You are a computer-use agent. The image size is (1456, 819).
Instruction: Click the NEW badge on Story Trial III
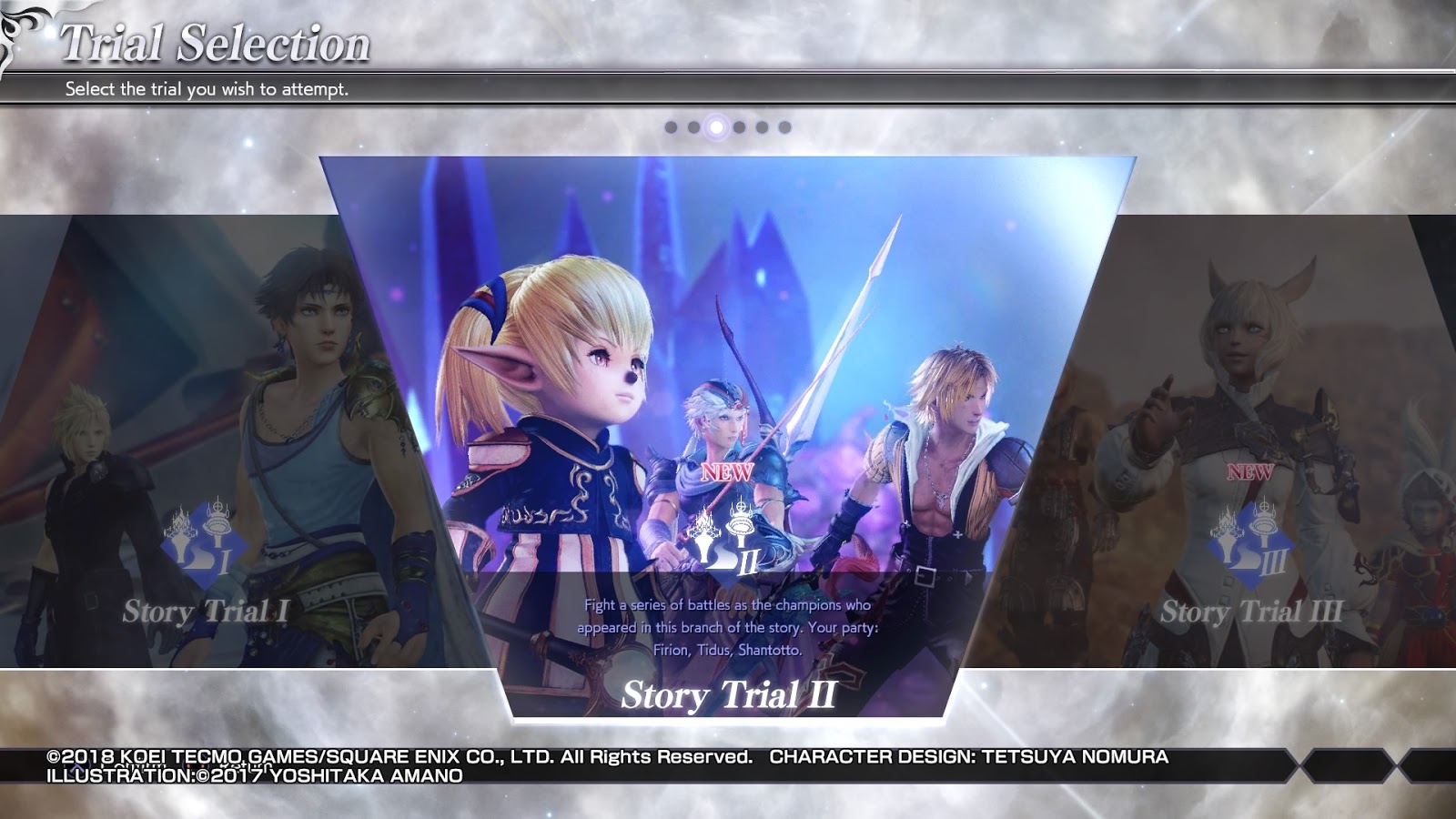(1251, 471)
